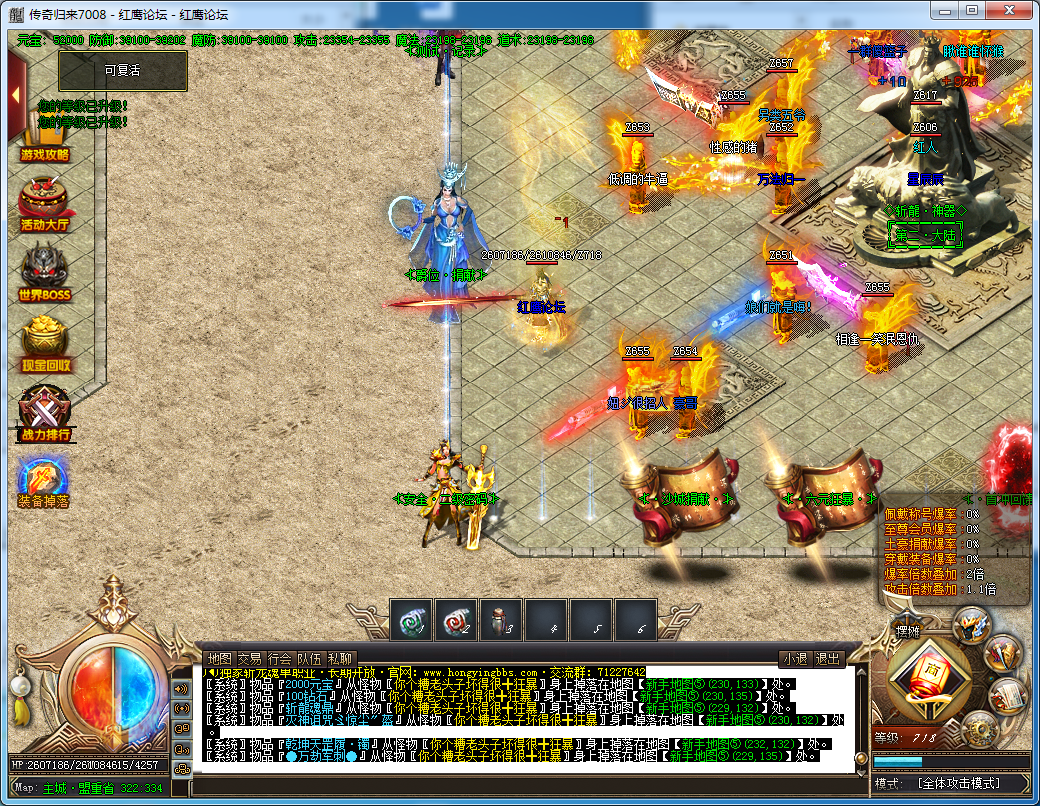Open the 游戏攻略 game guide icon
The width and height of the screenshot is (1040, 806).
pos(44,140)
